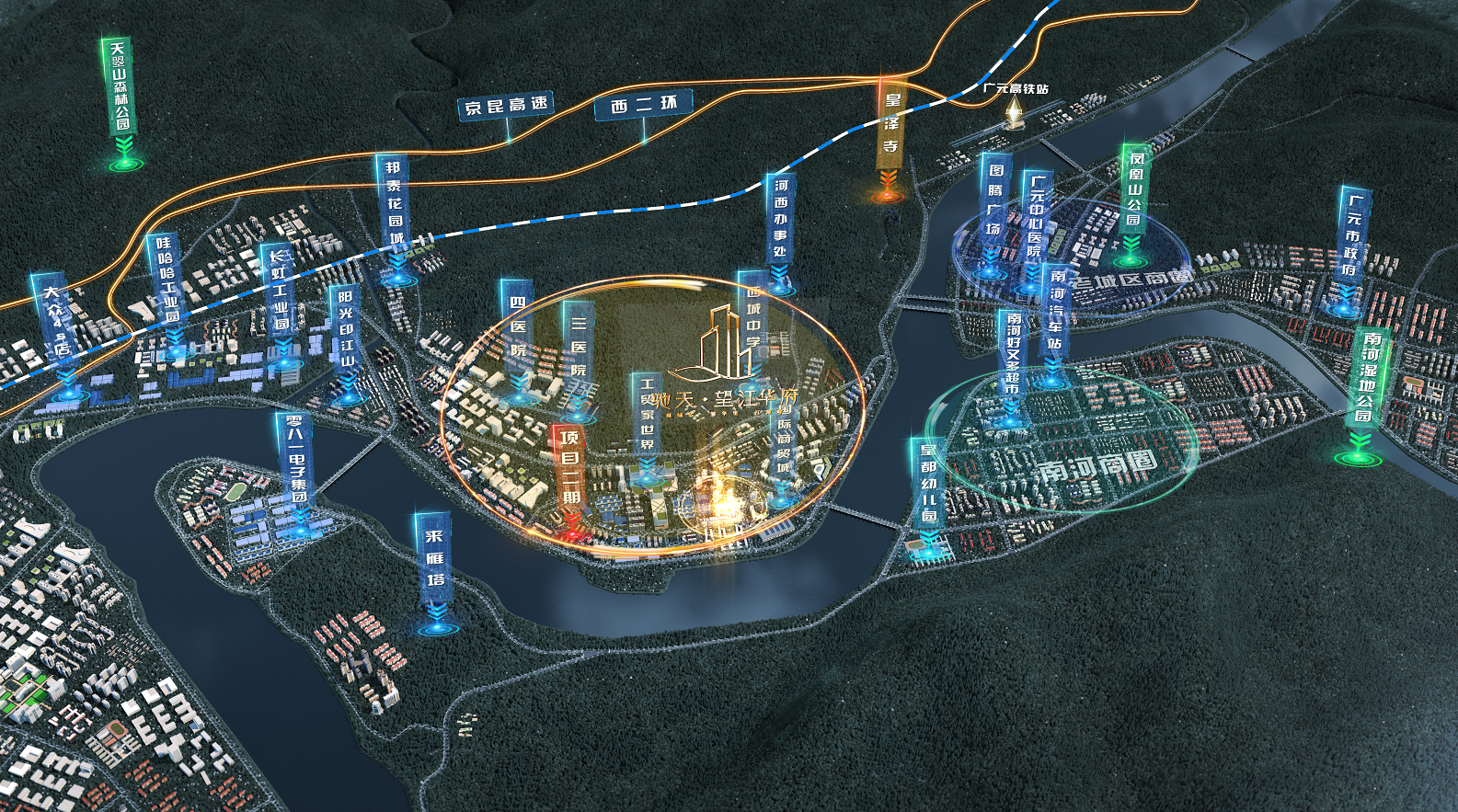Open the 广元高铁站 station marker
Image resolution: width=1458 pixels, height=812 pixels.
point(1015,89)
